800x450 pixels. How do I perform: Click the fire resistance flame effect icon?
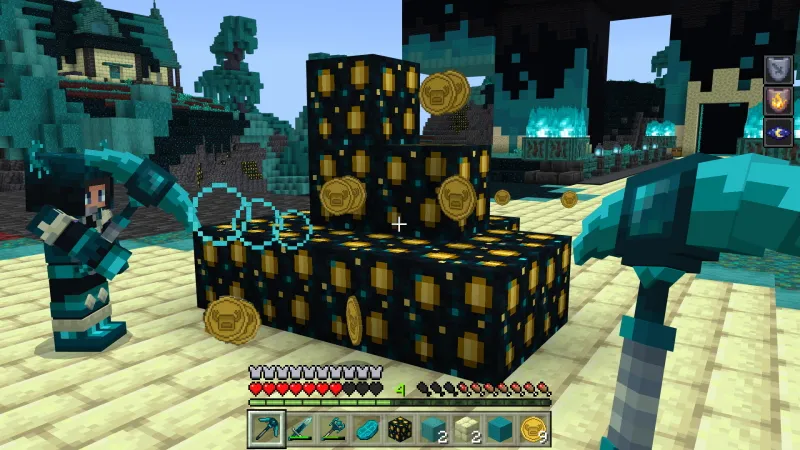point(779,99)
